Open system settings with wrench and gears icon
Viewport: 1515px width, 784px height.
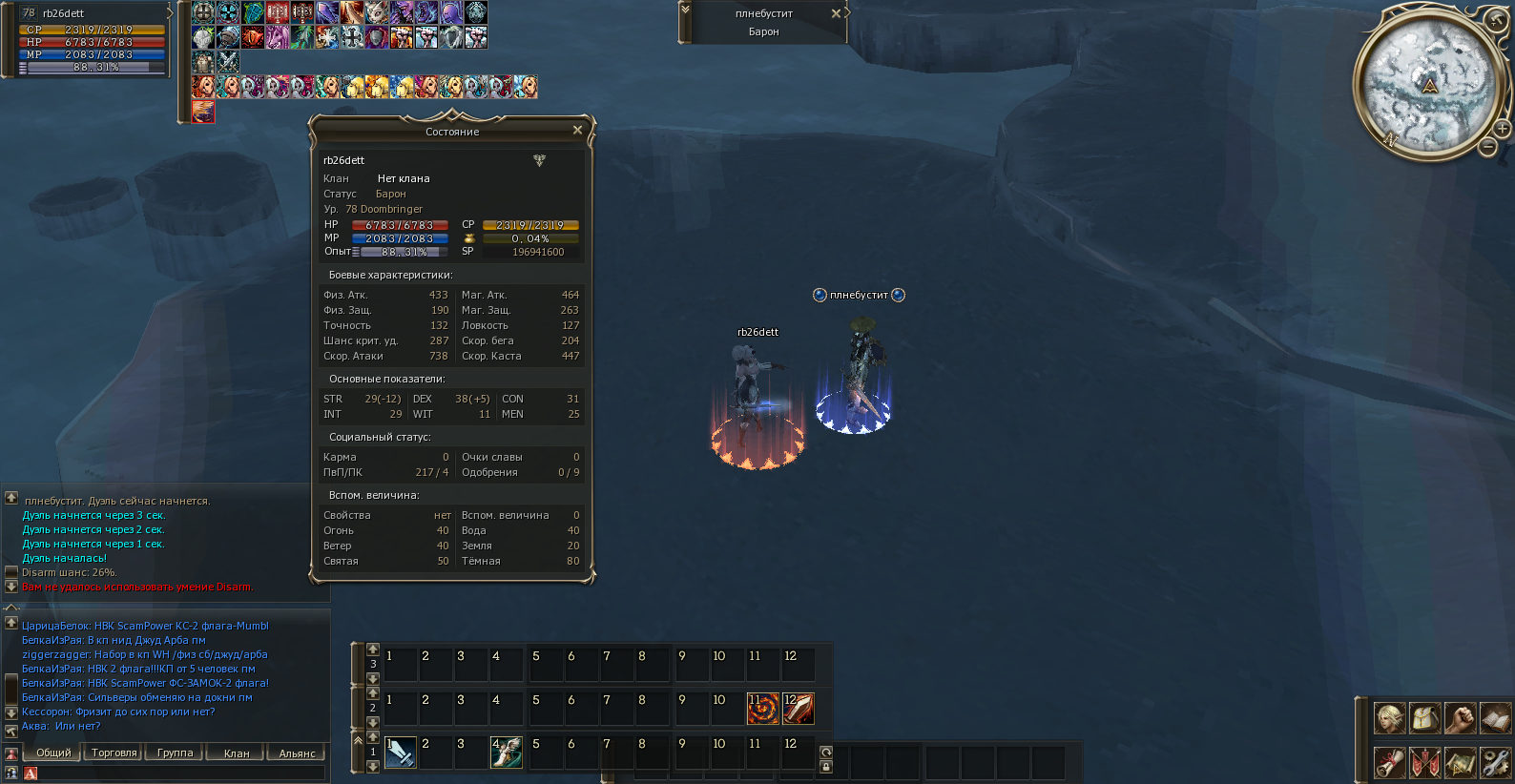click(x=1495, y=763)
